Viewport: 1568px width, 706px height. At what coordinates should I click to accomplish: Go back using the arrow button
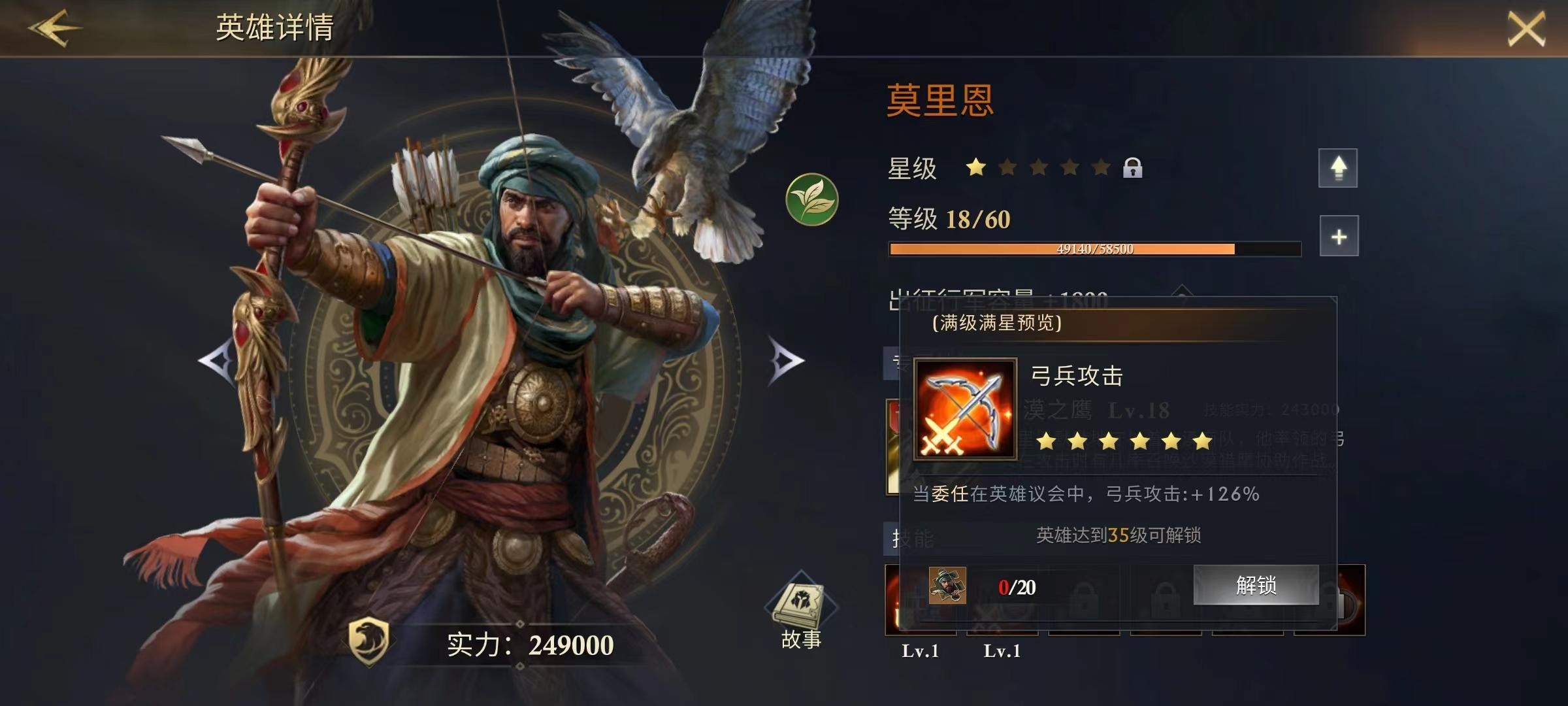(x=54, y=27)
